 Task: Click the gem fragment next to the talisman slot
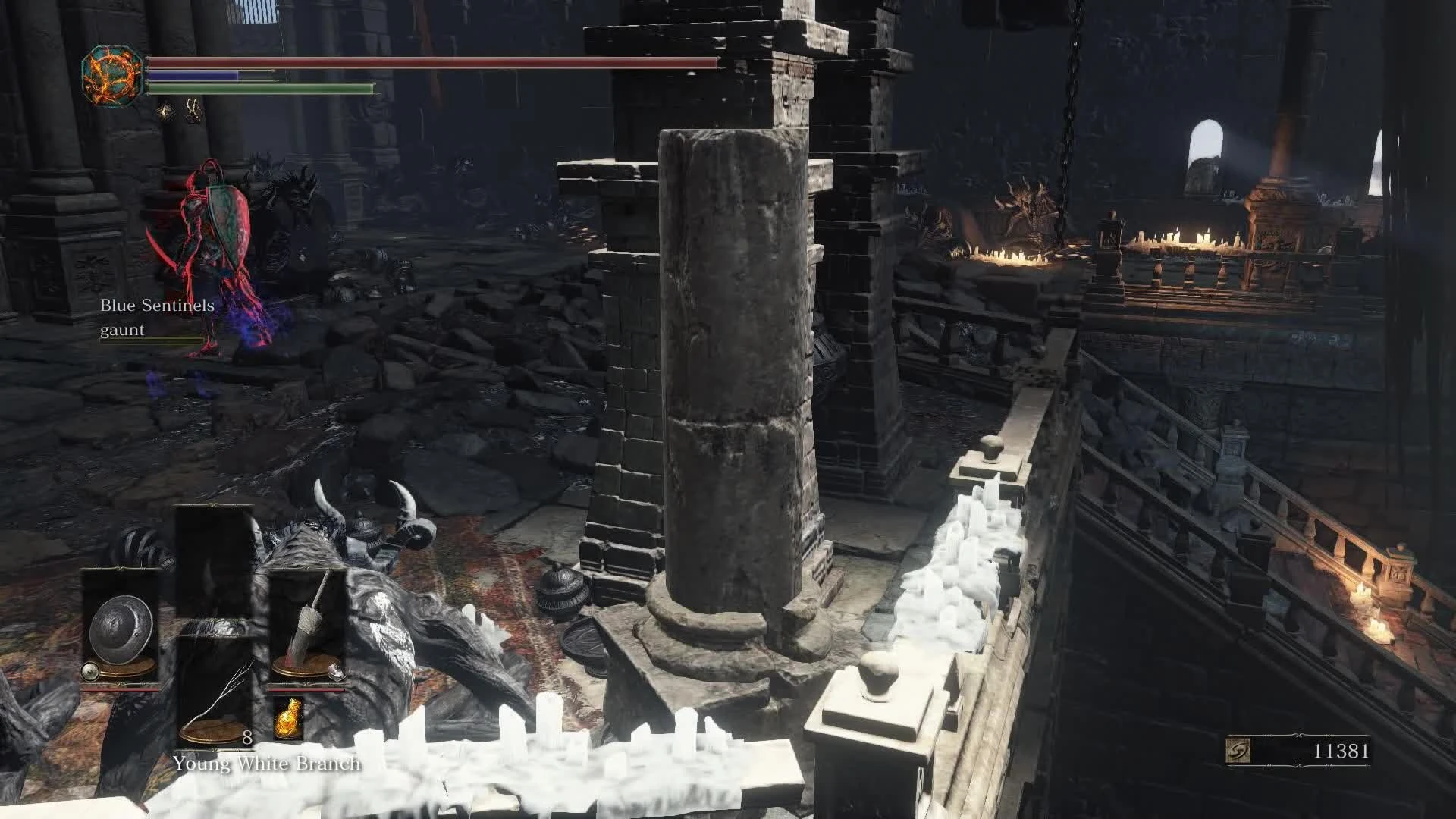click(x=337, y=673)
